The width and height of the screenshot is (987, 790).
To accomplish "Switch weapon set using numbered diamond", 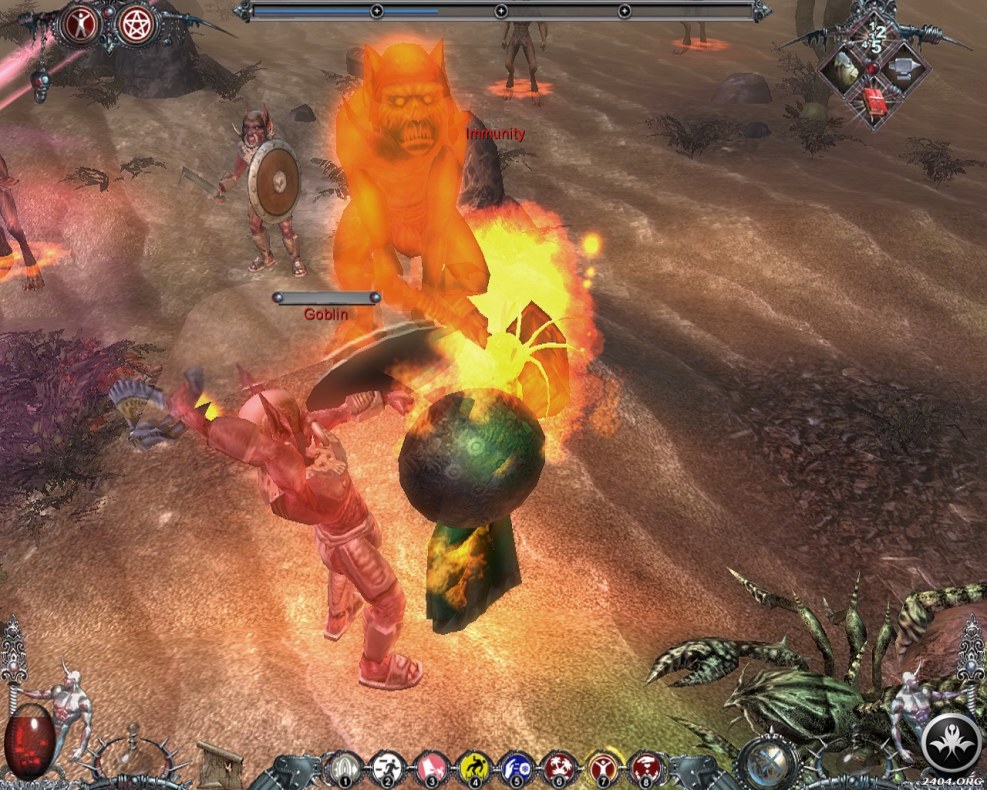I will point(876,39).
